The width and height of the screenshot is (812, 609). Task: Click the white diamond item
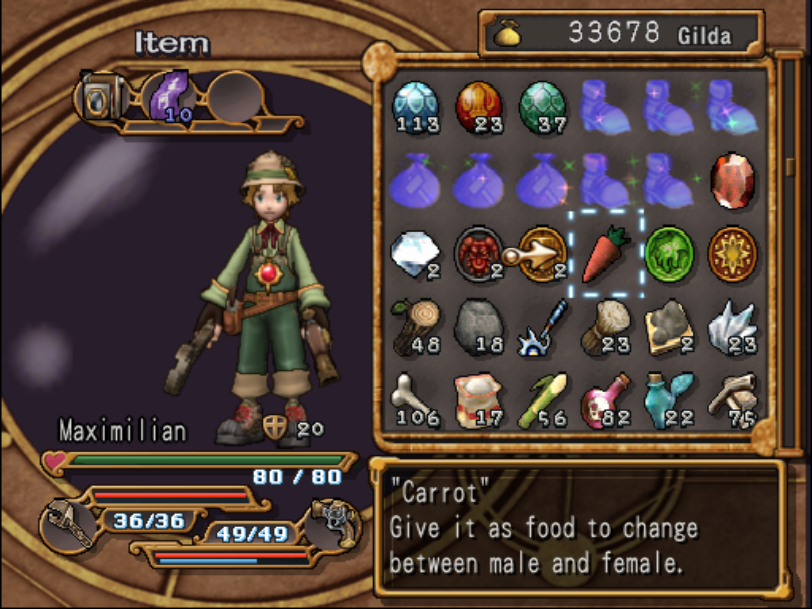point(415,254)
